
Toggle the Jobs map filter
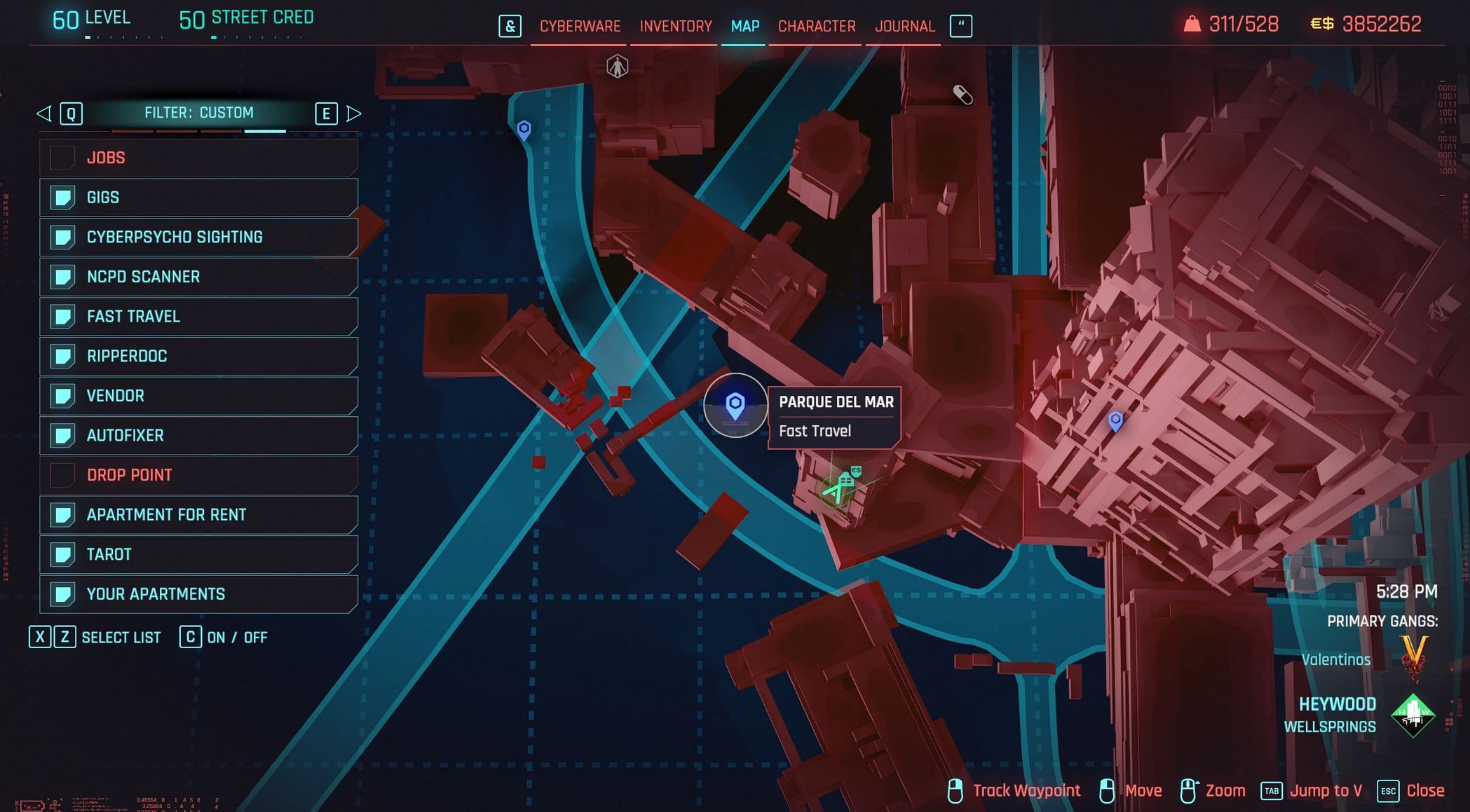click(x=199, y=158)
